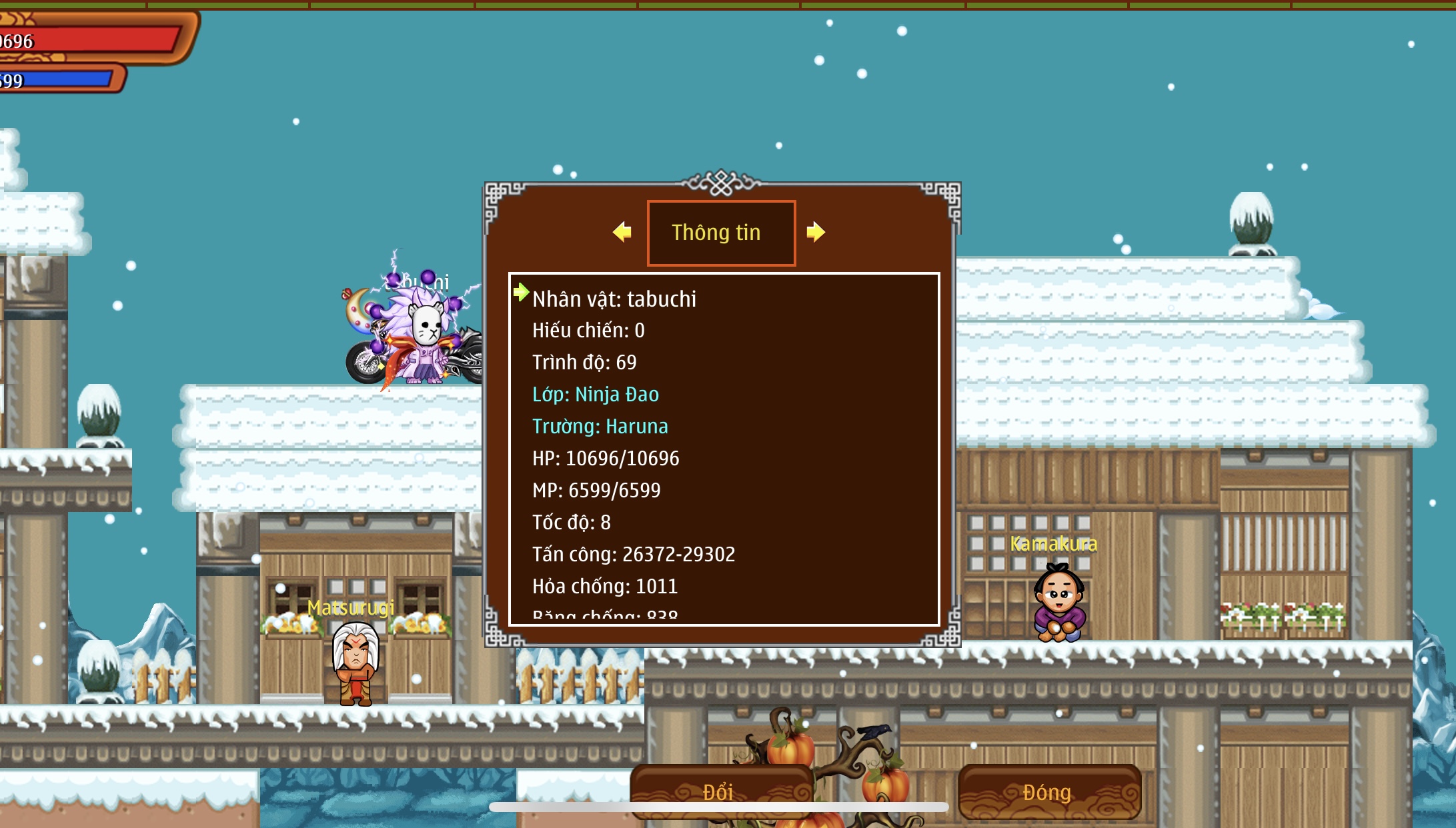Go to the previous tab with left arrow
Screen dimensions: 1456x828
coord(622,232)
